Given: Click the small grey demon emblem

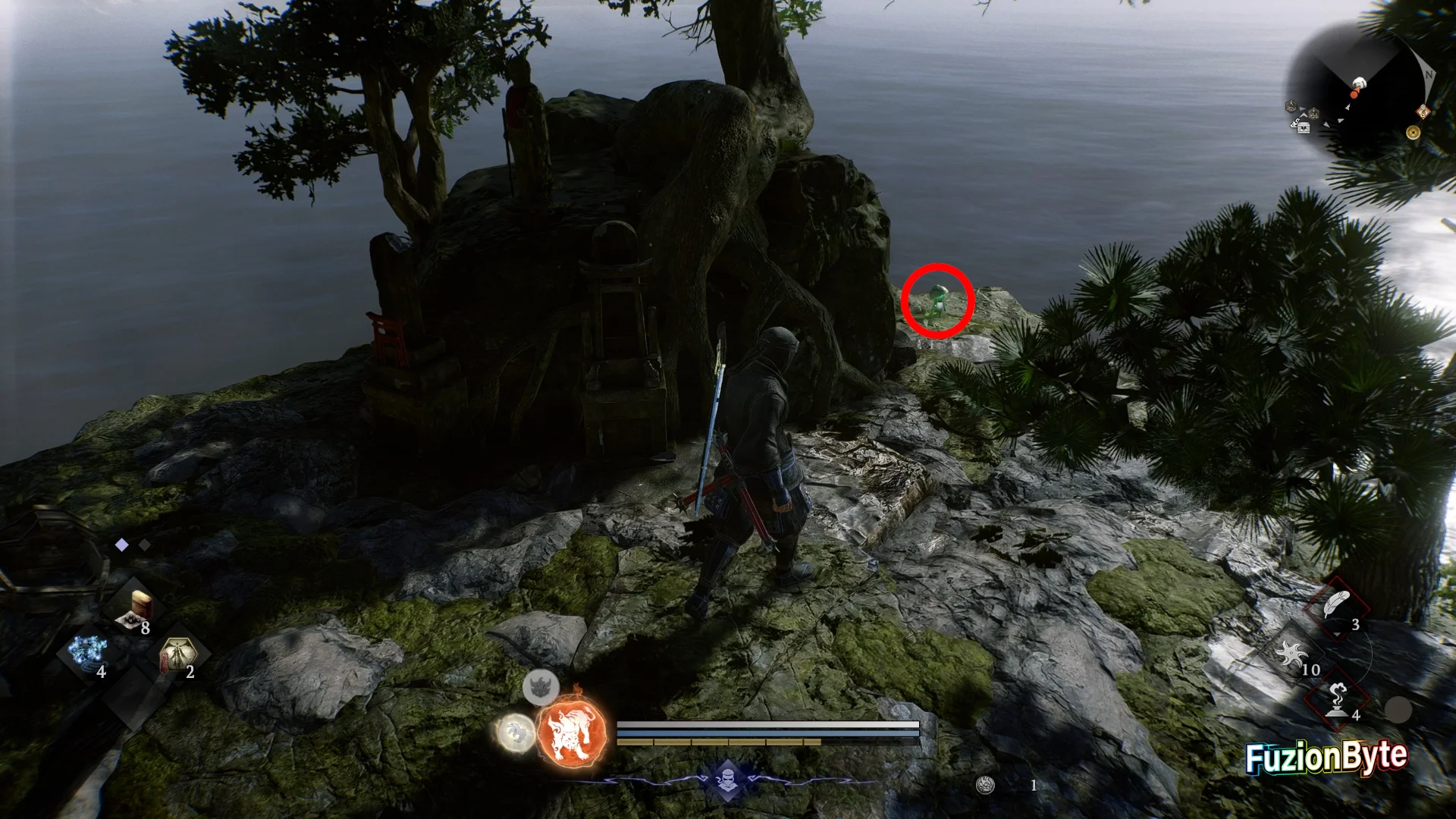Looking at the screenshot, I should pyautogui.click(x=541, y=687).
